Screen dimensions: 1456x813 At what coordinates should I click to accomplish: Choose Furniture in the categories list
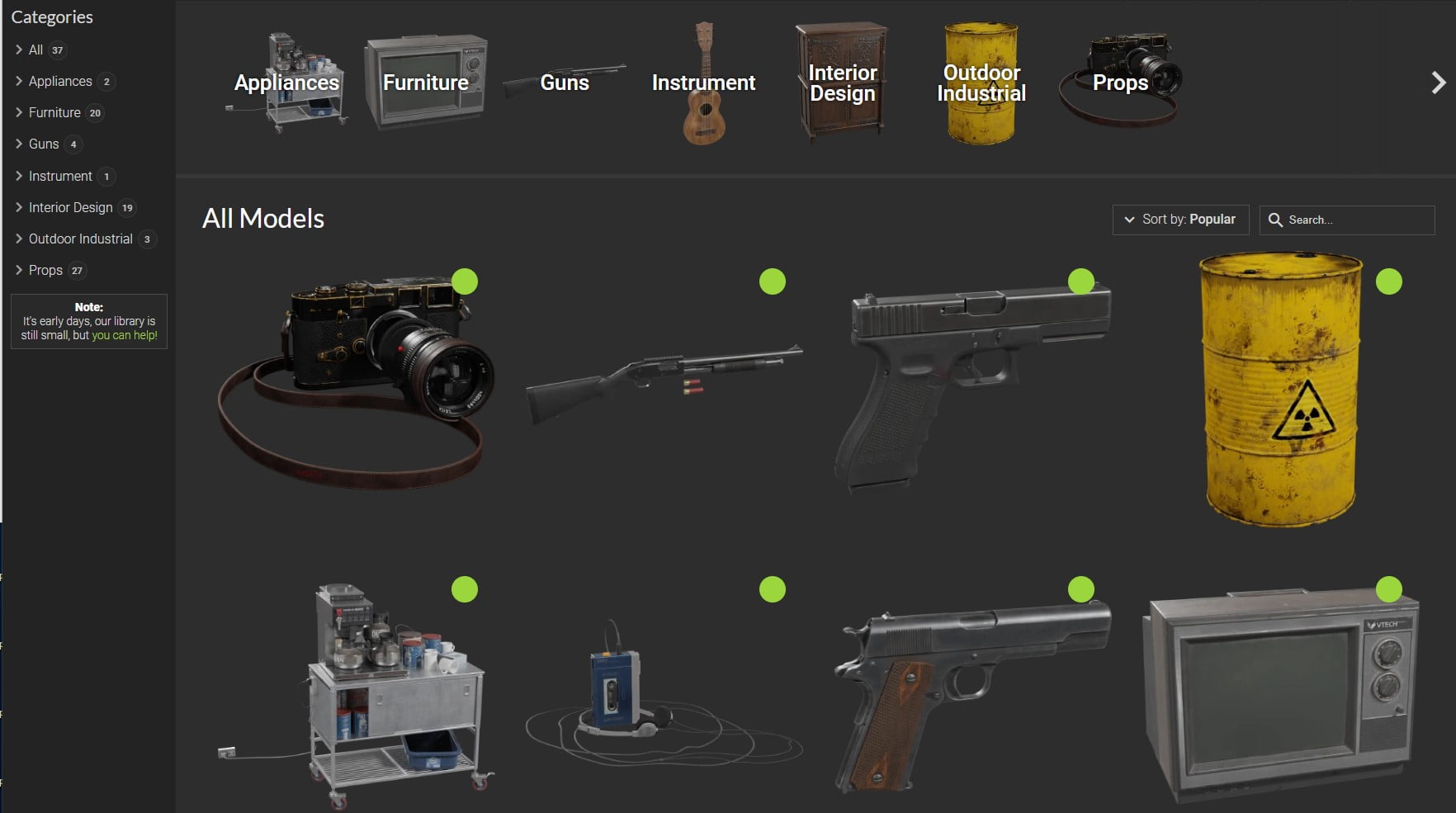click(54, 112)
